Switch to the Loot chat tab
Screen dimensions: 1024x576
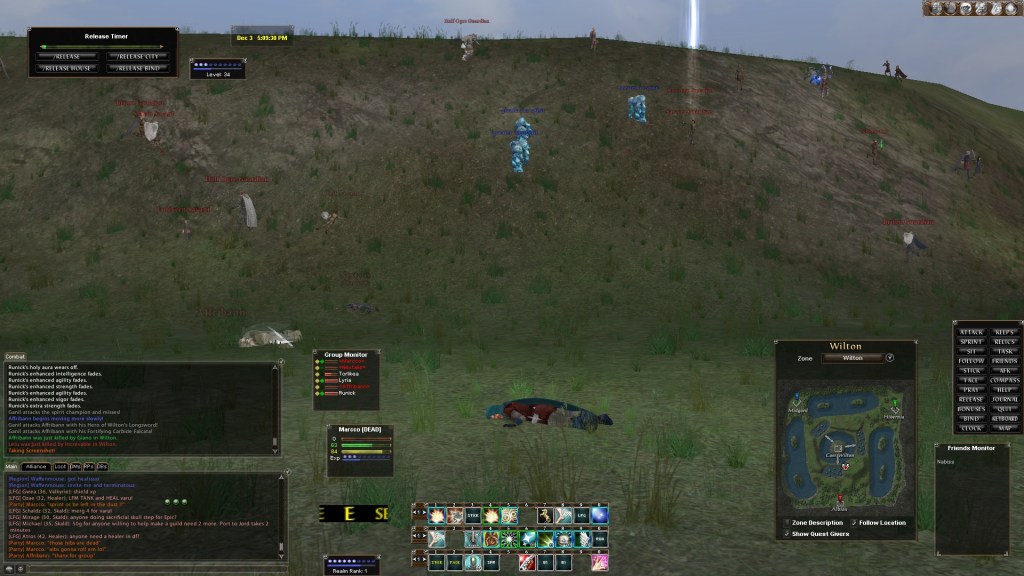click(x=60, y=467)
